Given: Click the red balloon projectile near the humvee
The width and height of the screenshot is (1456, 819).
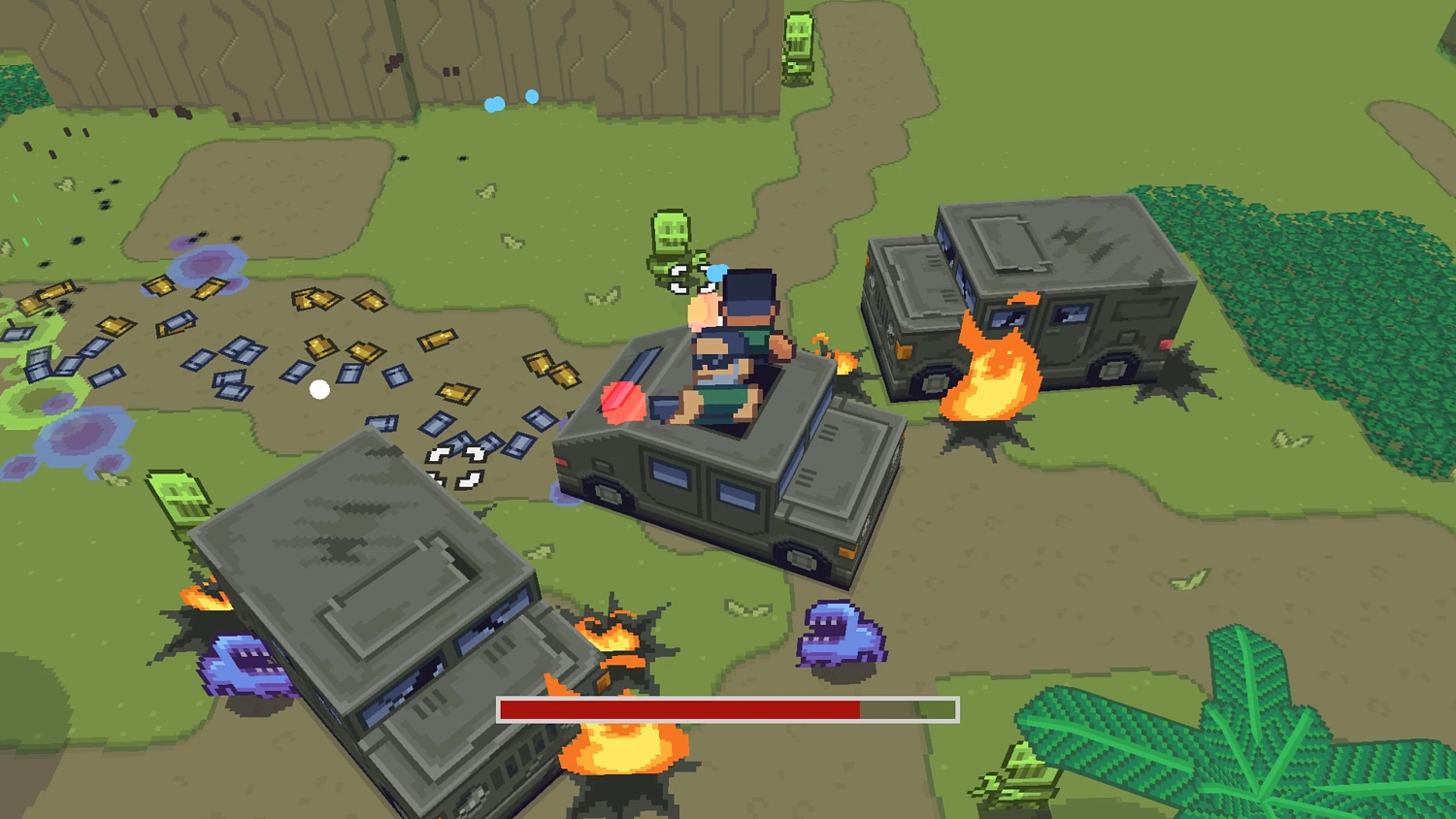Looking at the screenshot, I should click(x=621, y=400).
